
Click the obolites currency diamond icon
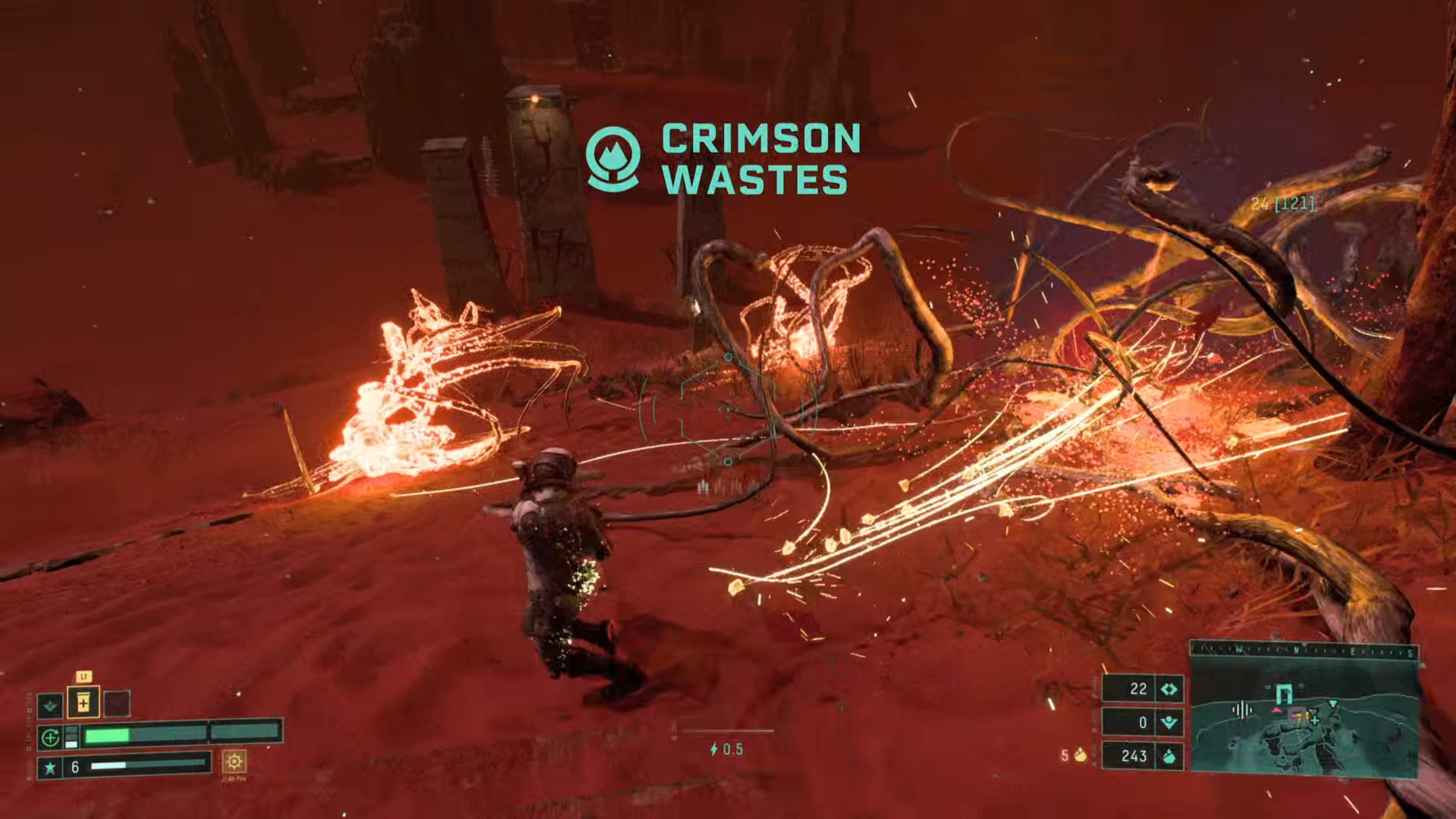click(x=1169, y=689)
